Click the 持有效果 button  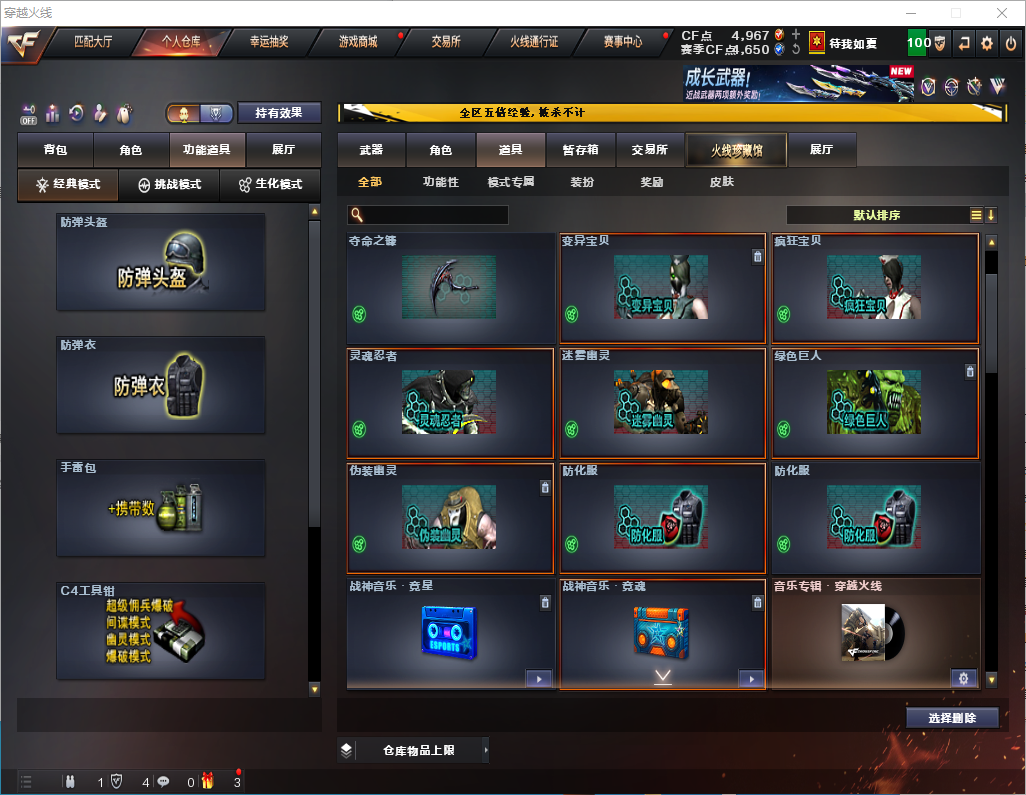(280, 113)
